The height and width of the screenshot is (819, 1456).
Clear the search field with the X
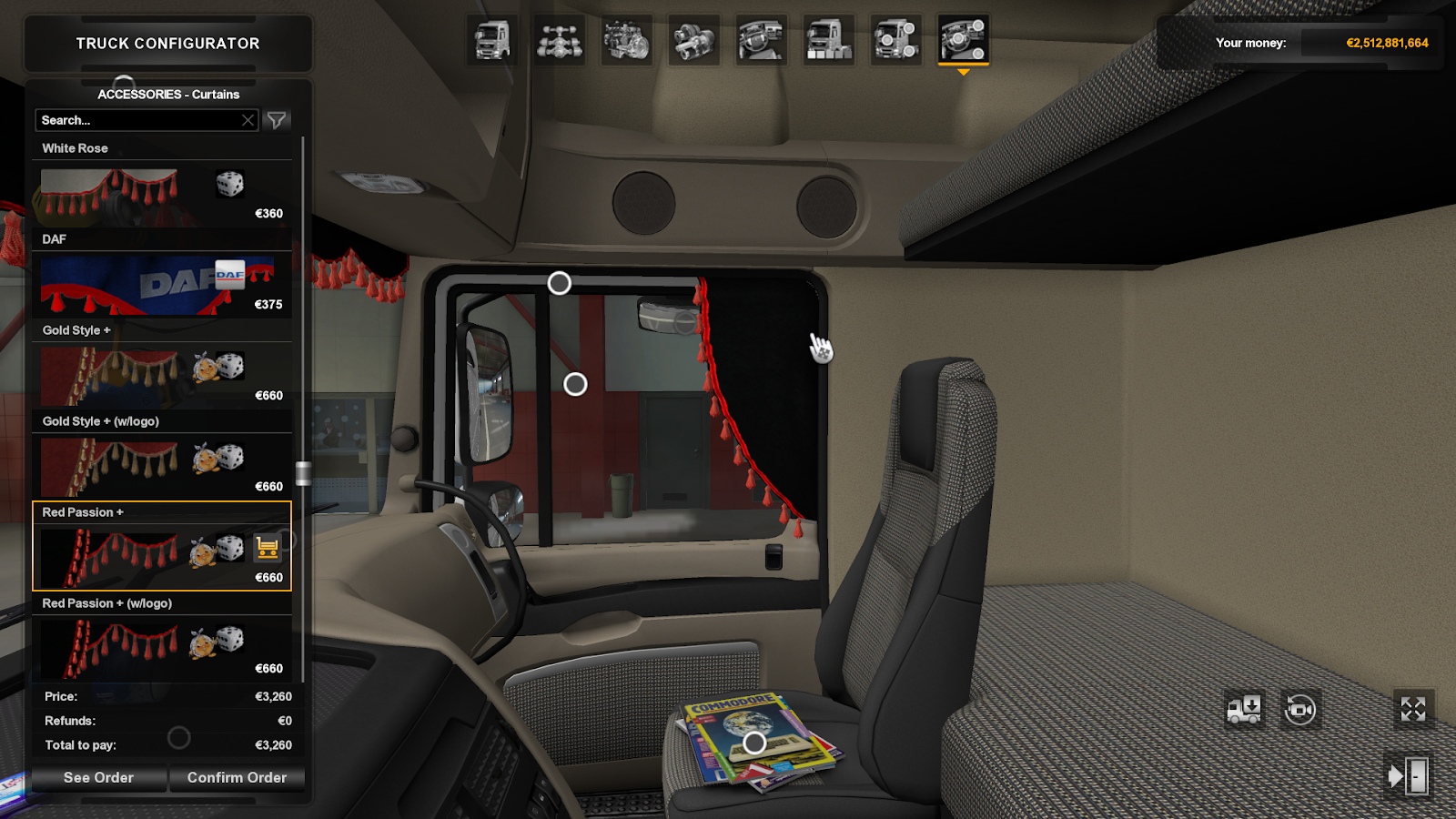click(248, 119)
